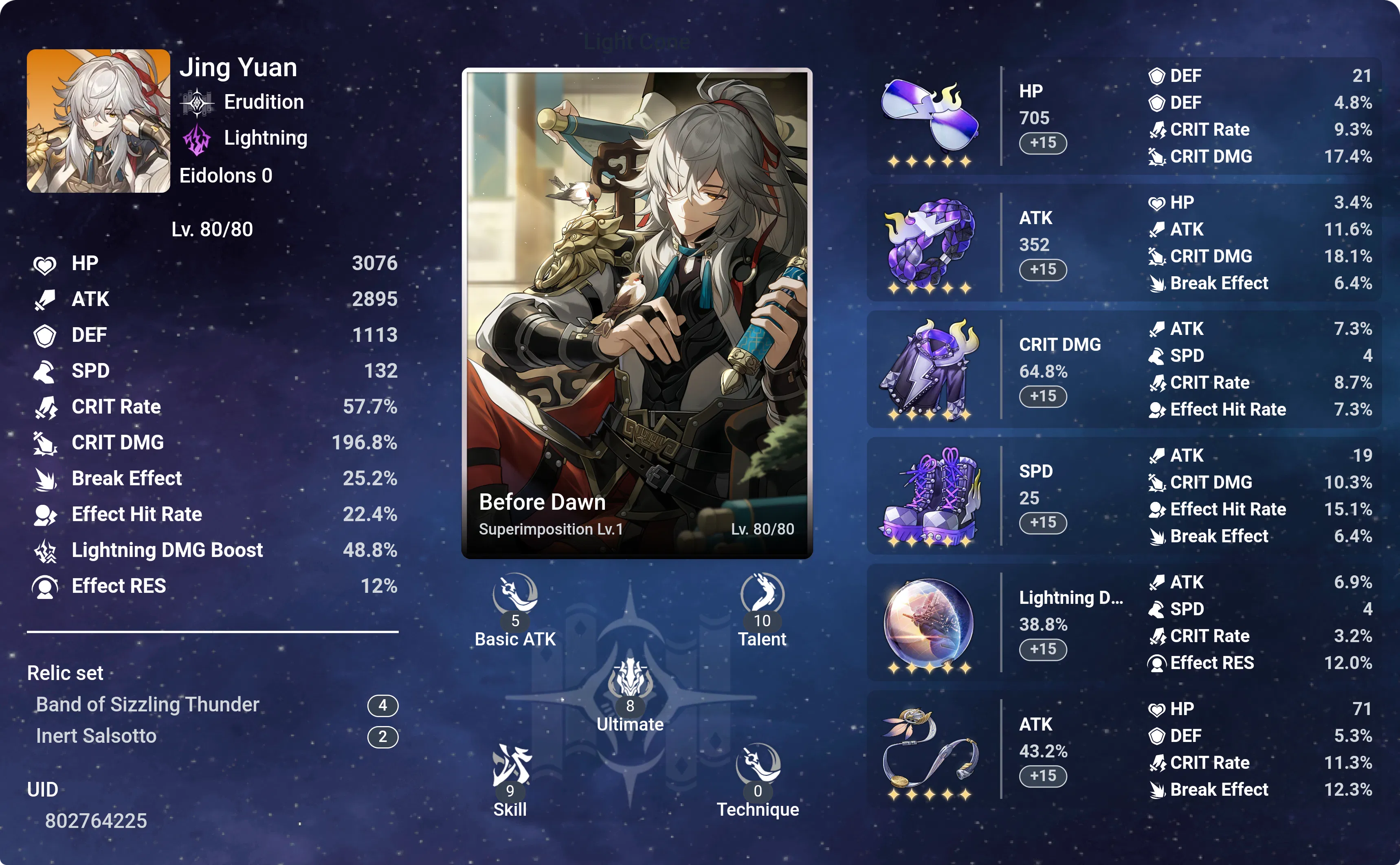Open Inert Salsotto set details
The width and height of the screenshot is (1400, 865).
pyautogui.click(x=96, y=736)
